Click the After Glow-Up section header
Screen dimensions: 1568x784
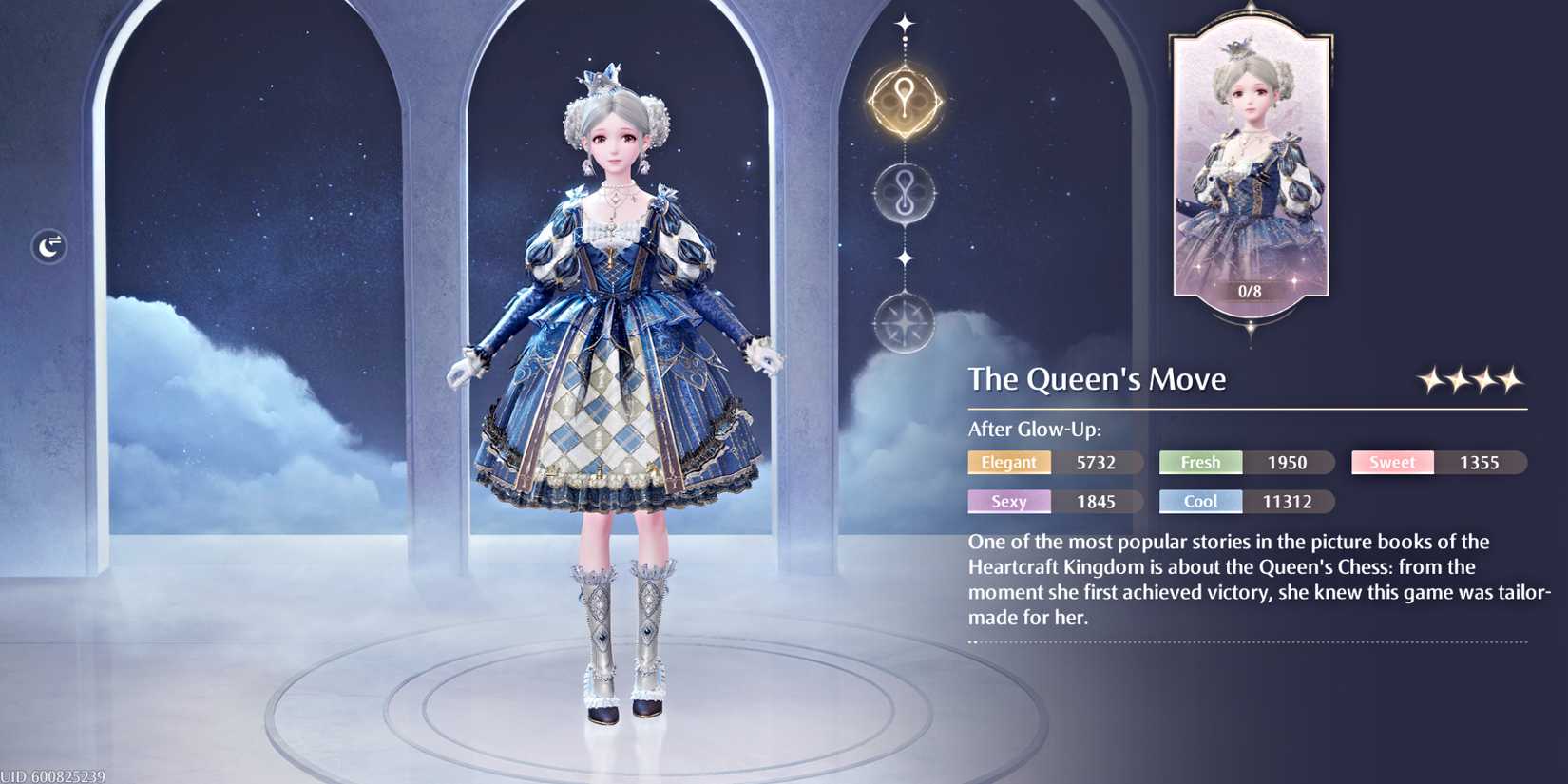pos(1033,430)
